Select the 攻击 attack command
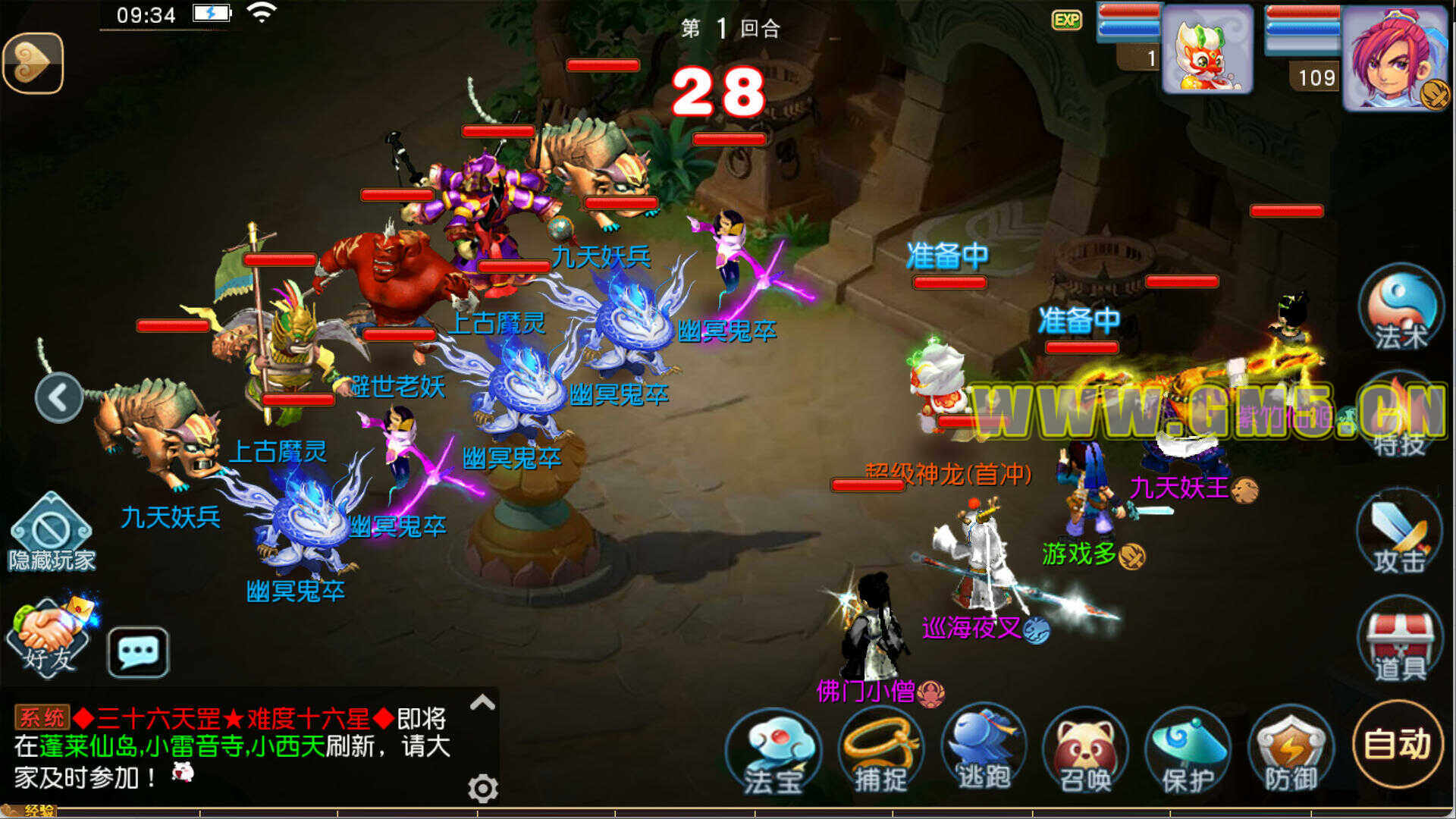This screenshot has height=819, width=1456. (1400, 533)
